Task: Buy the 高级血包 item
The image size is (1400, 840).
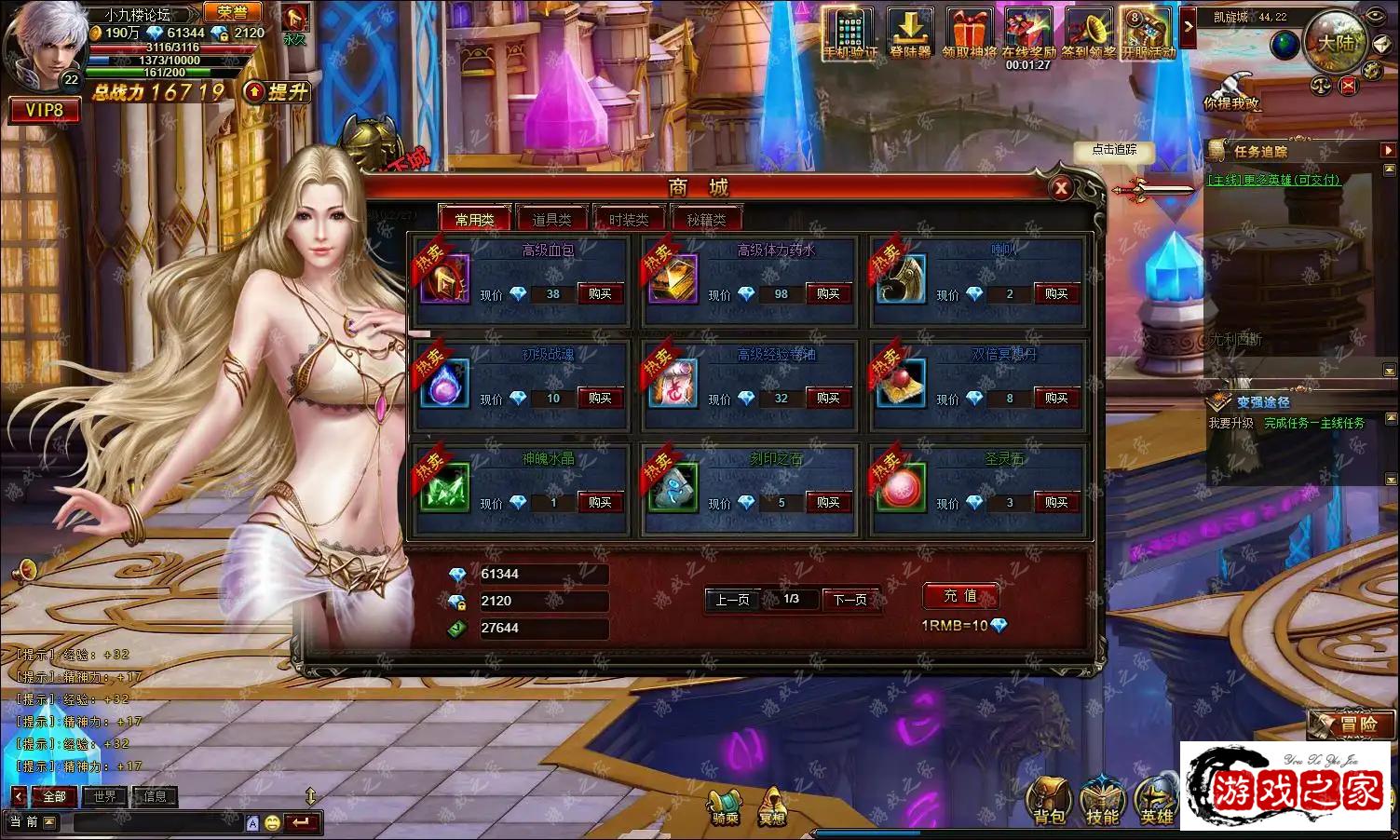Action: point(600,293)
